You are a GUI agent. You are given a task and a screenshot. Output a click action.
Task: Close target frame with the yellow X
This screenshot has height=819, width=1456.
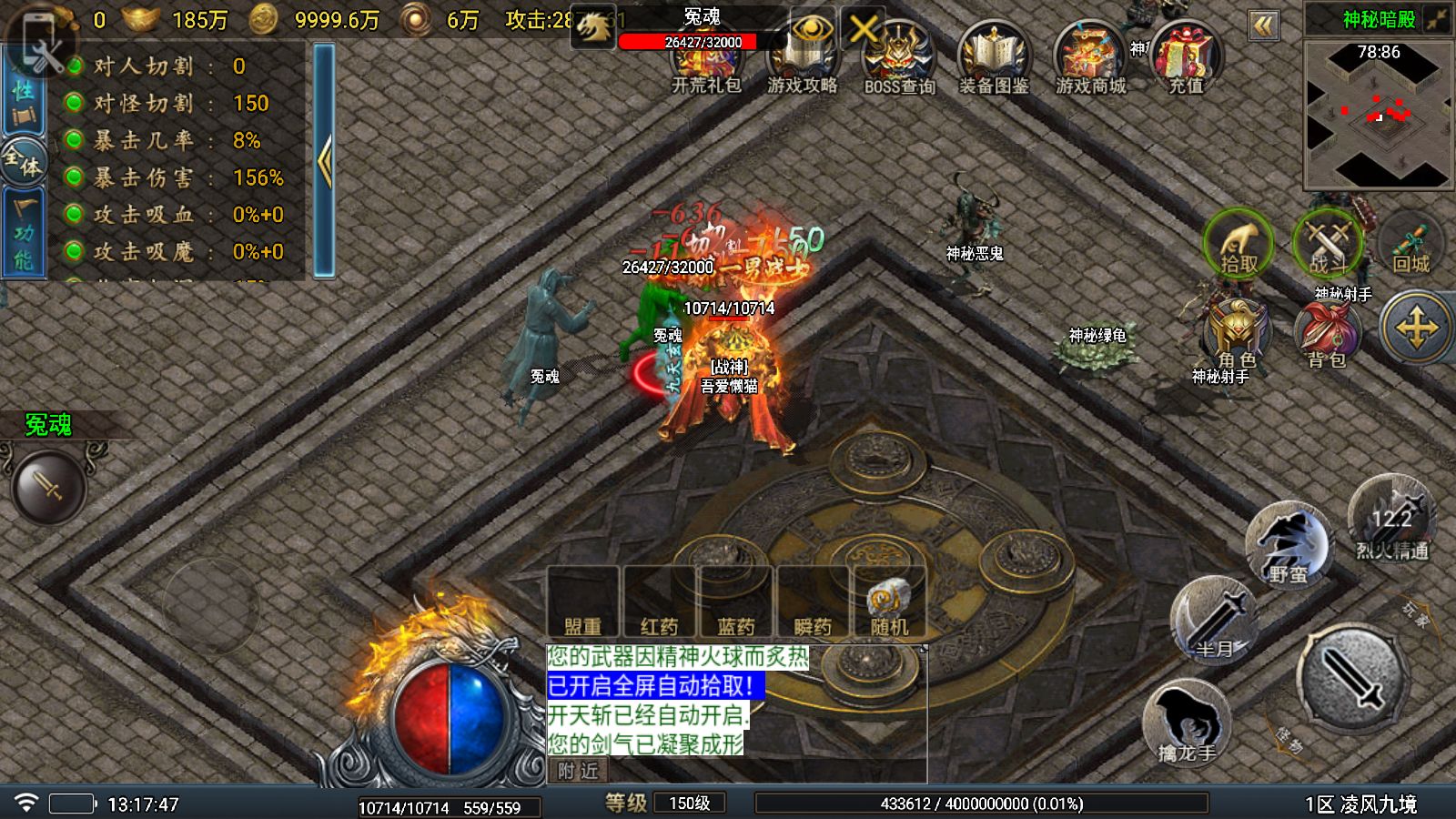point(864,30)
